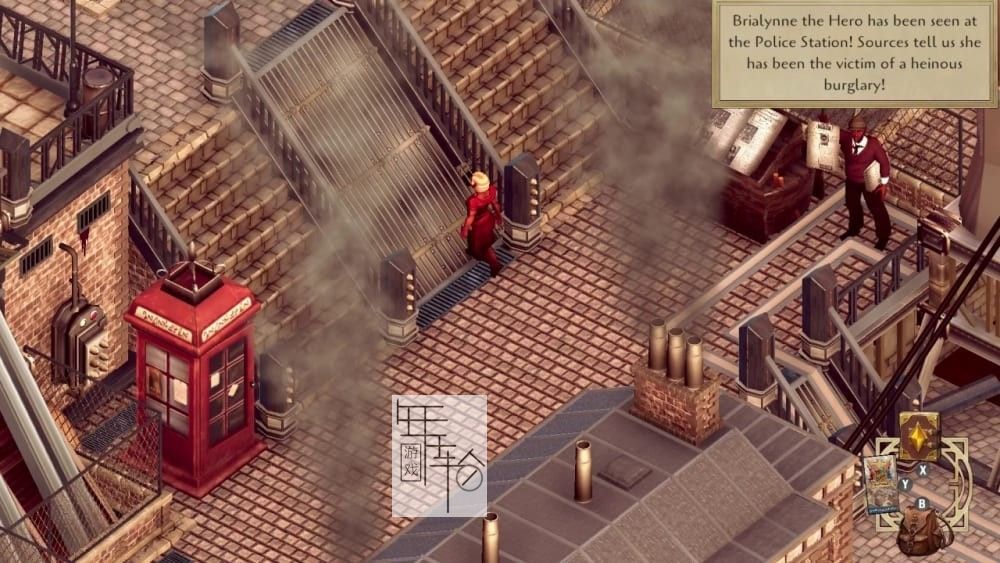Open the journal book with gold gem

[x=919, y=436]
